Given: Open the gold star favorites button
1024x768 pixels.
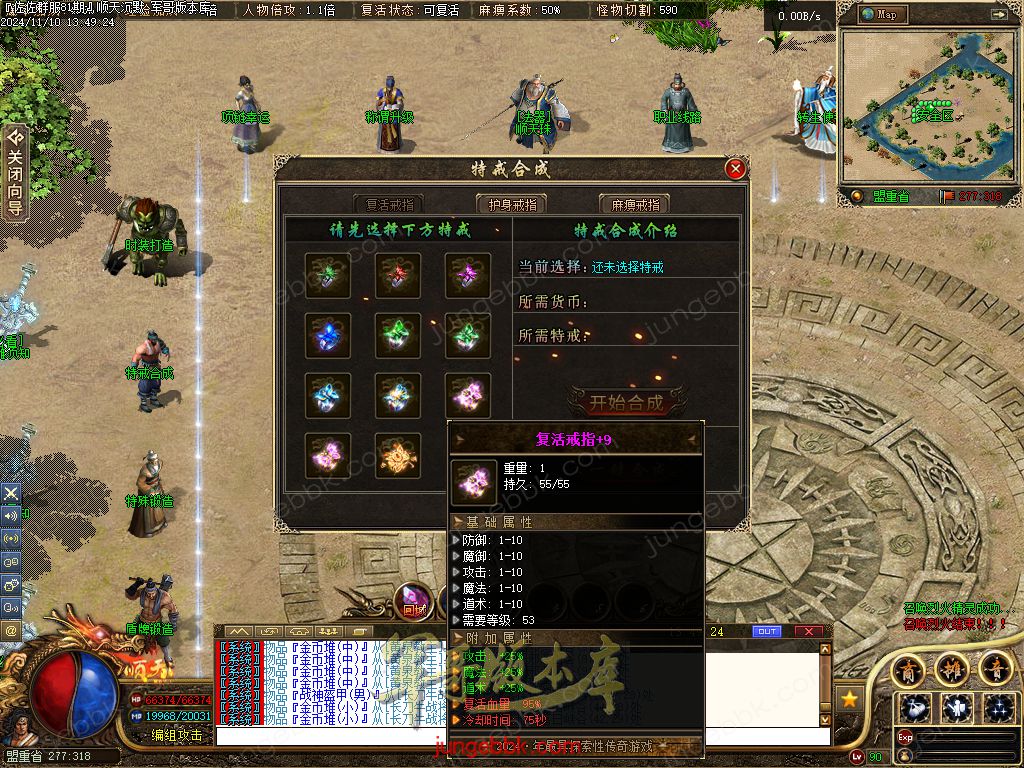Looking at the screenshot, I should 849,697.
